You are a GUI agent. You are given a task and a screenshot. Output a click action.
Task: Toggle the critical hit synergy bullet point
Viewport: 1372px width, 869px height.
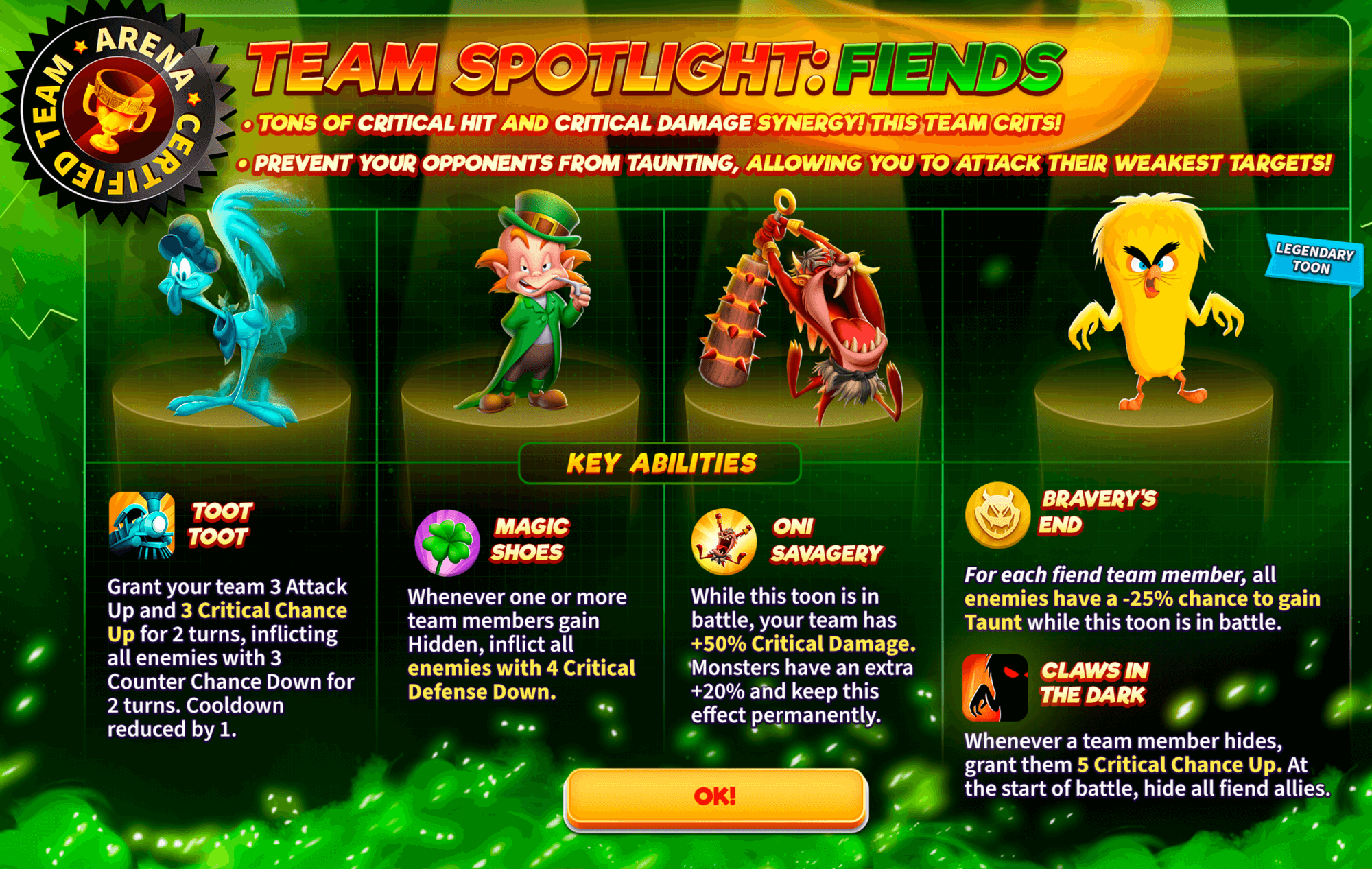pyautogui.click(x=652, y=122)
